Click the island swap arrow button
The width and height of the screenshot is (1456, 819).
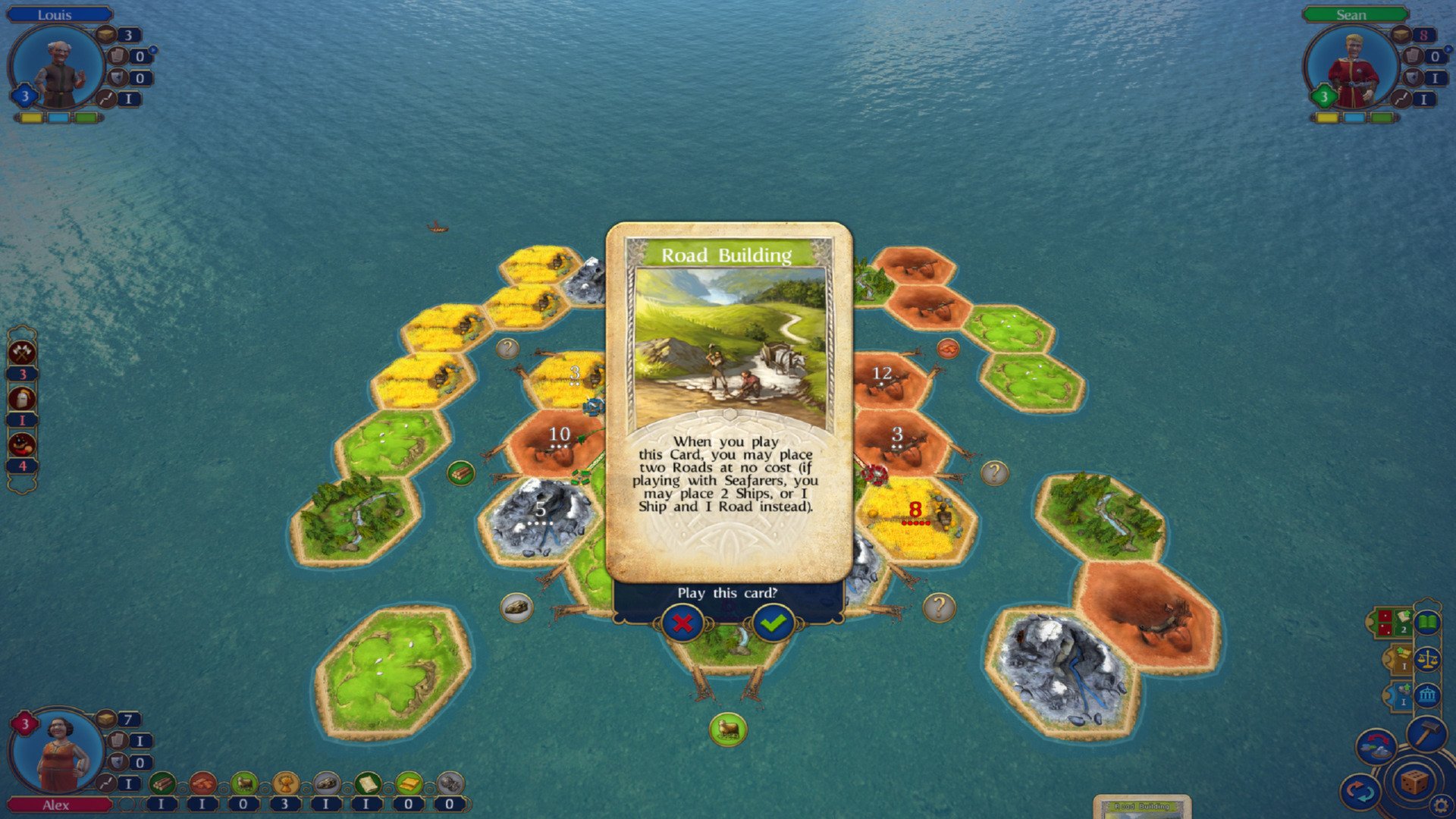[1376, 746]
